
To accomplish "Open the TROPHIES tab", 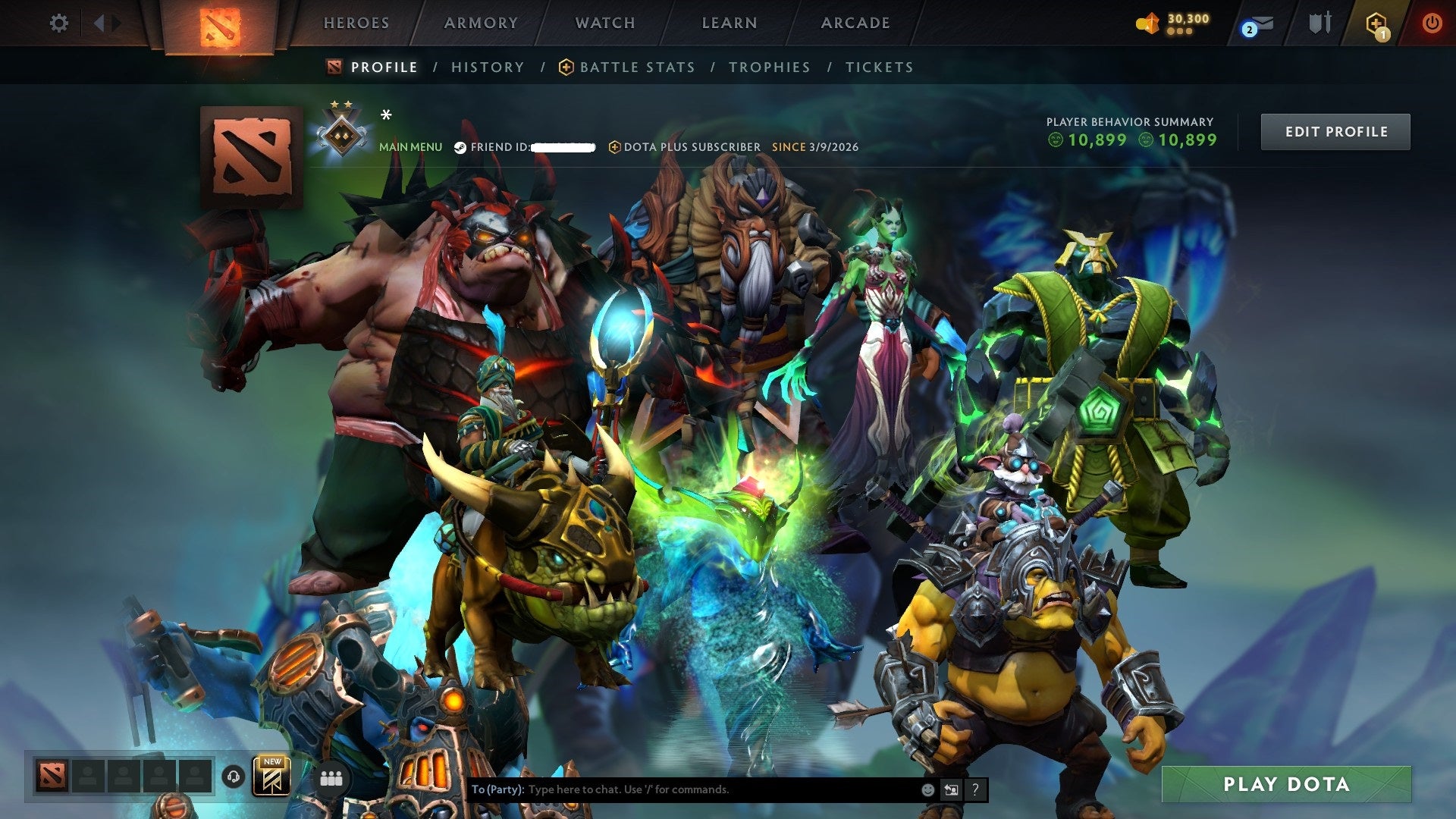I will [769, 67].
